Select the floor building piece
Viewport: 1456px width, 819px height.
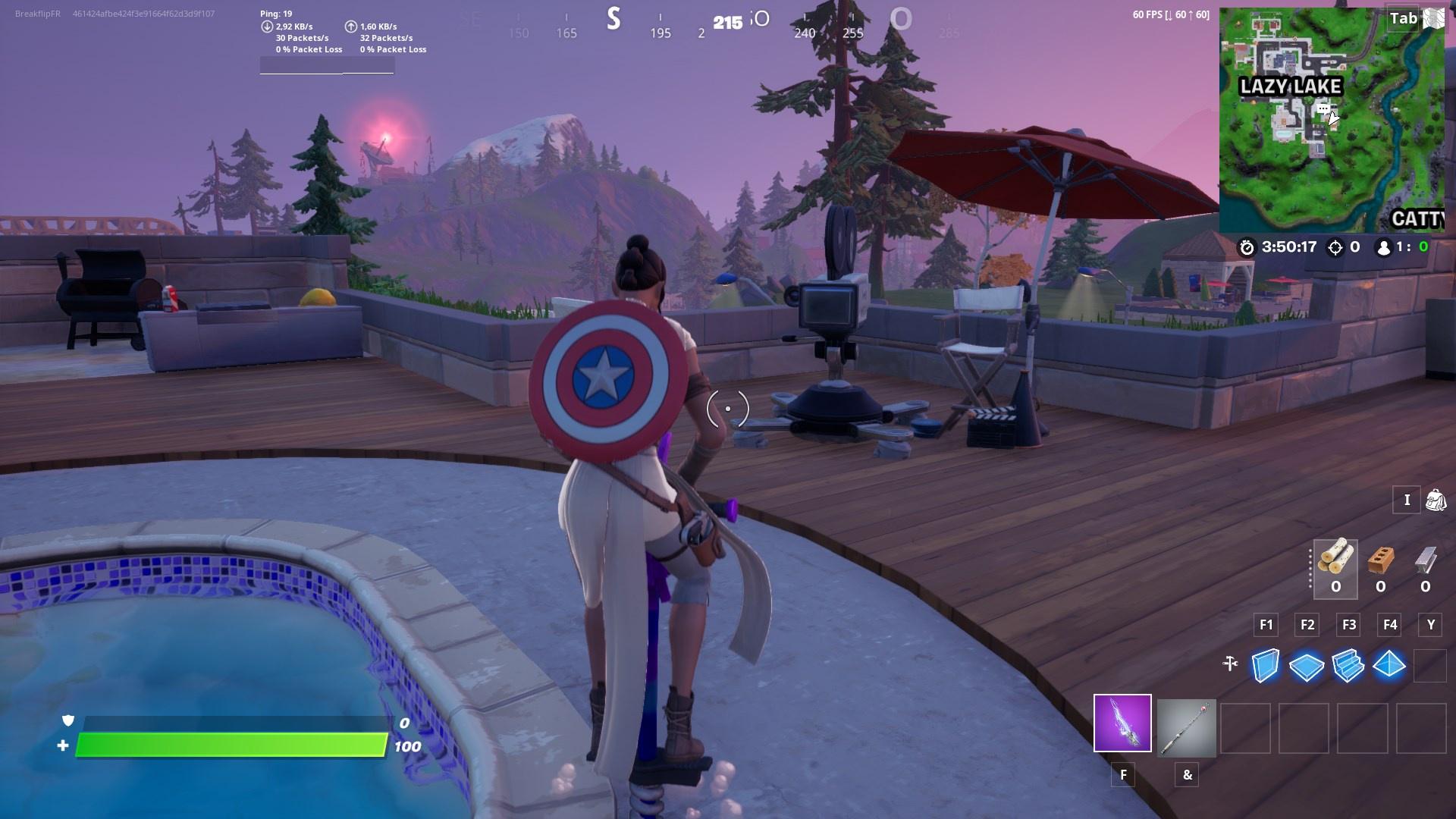point(1307,664)
